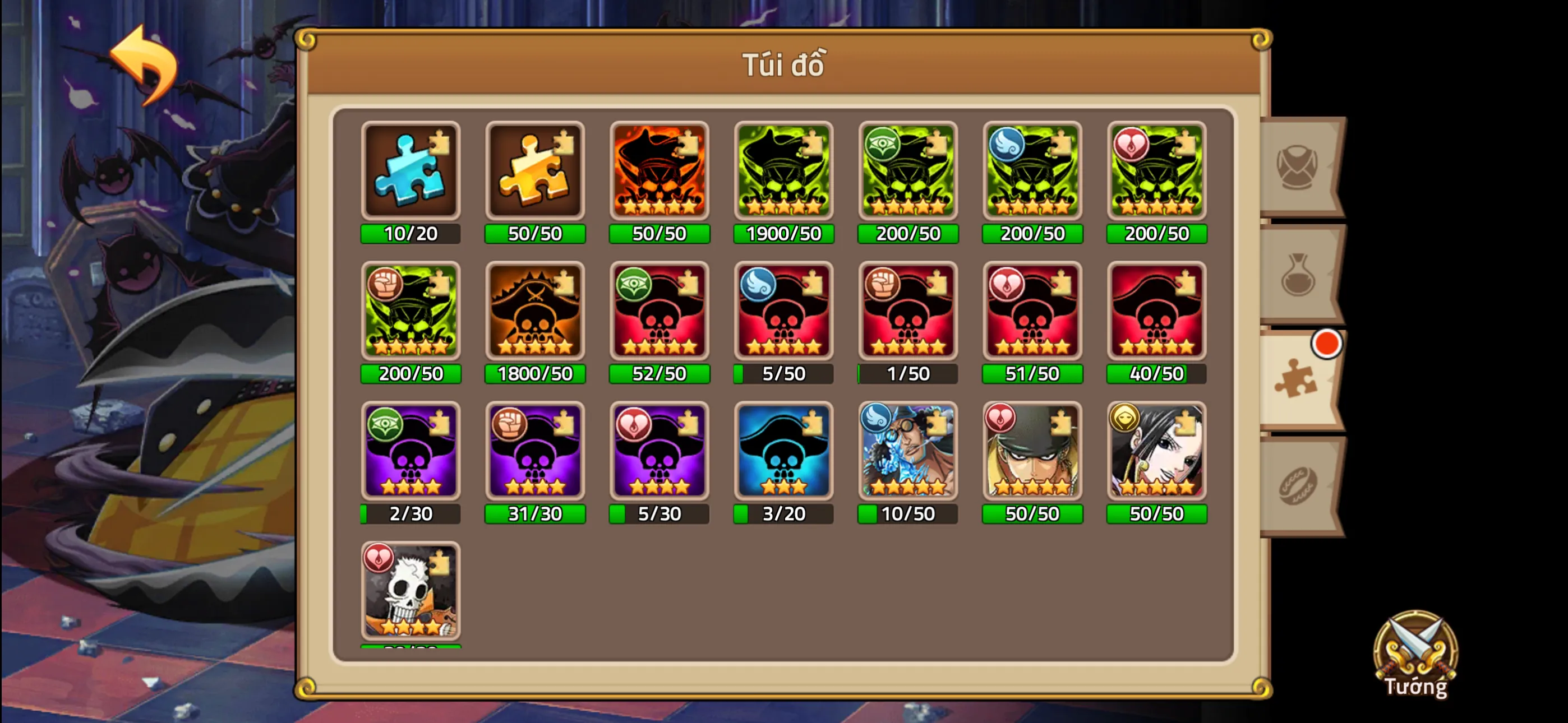This screenshot has height=723, width=1568.
Task: Open the gold puzzle fragment at 50/50
Action: click(x=534, y=171)
